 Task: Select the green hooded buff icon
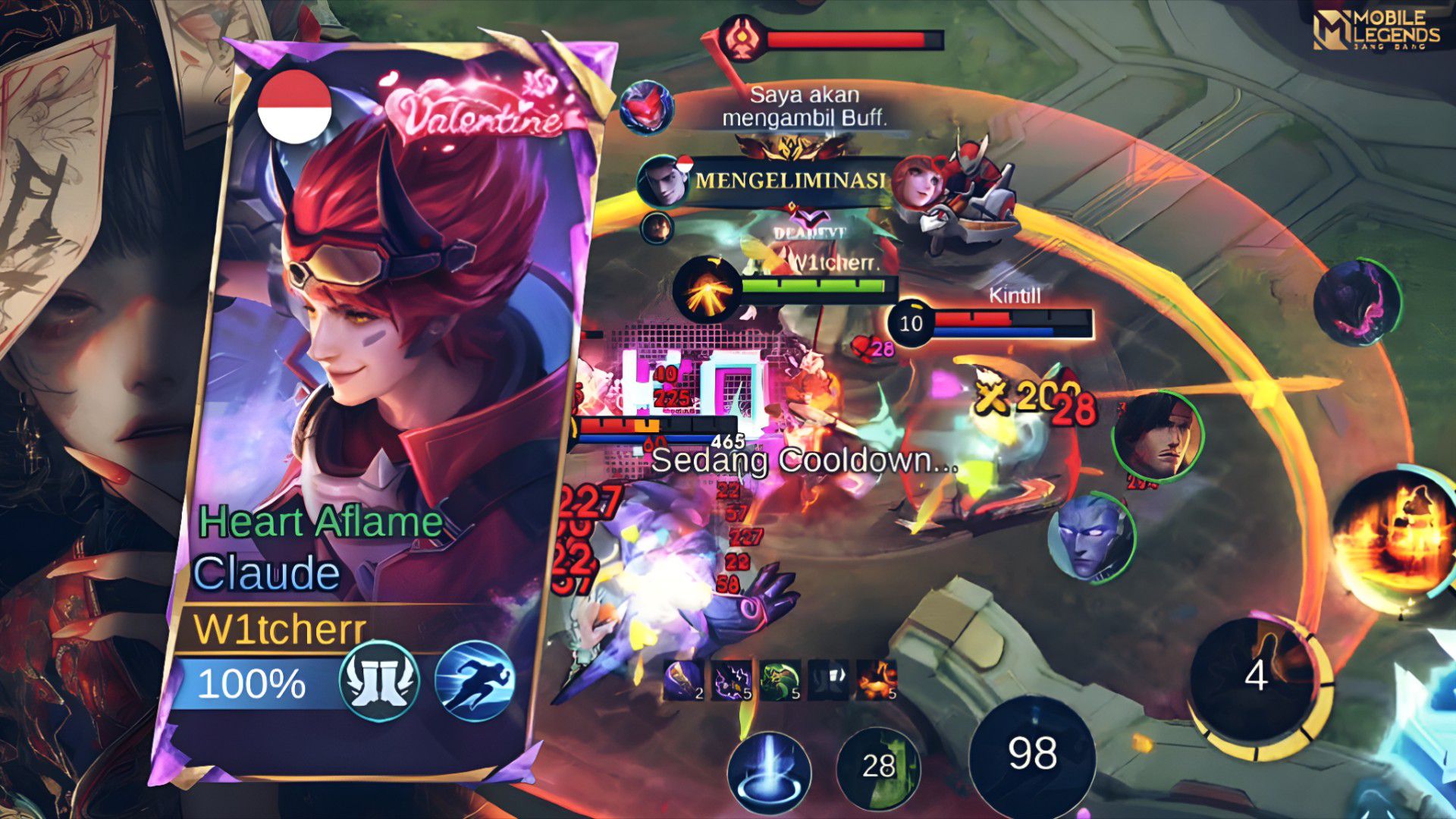(780, 679)
